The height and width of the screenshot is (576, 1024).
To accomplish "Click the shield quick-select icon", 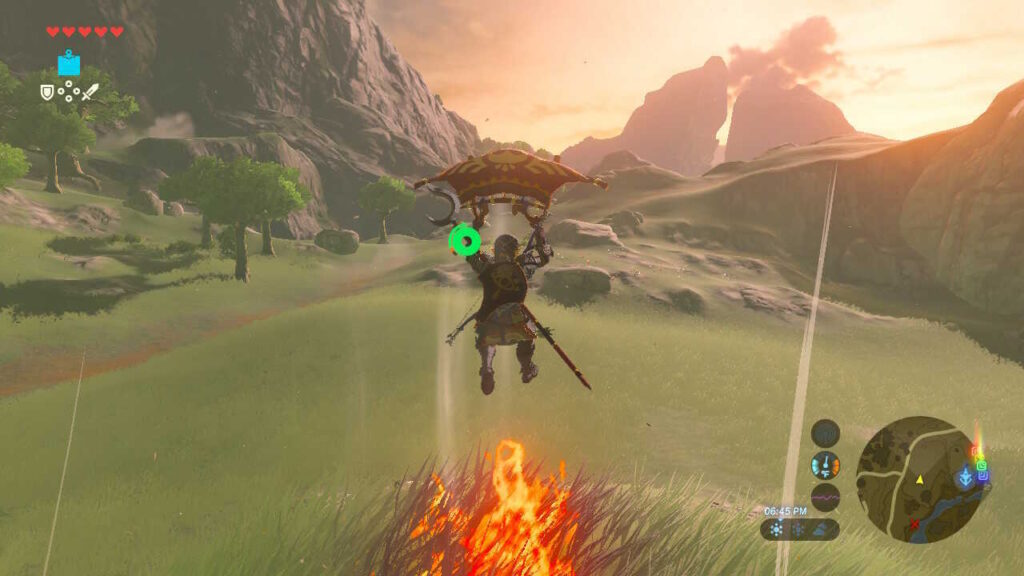I will pyautogui.click(x=47, y=92).
